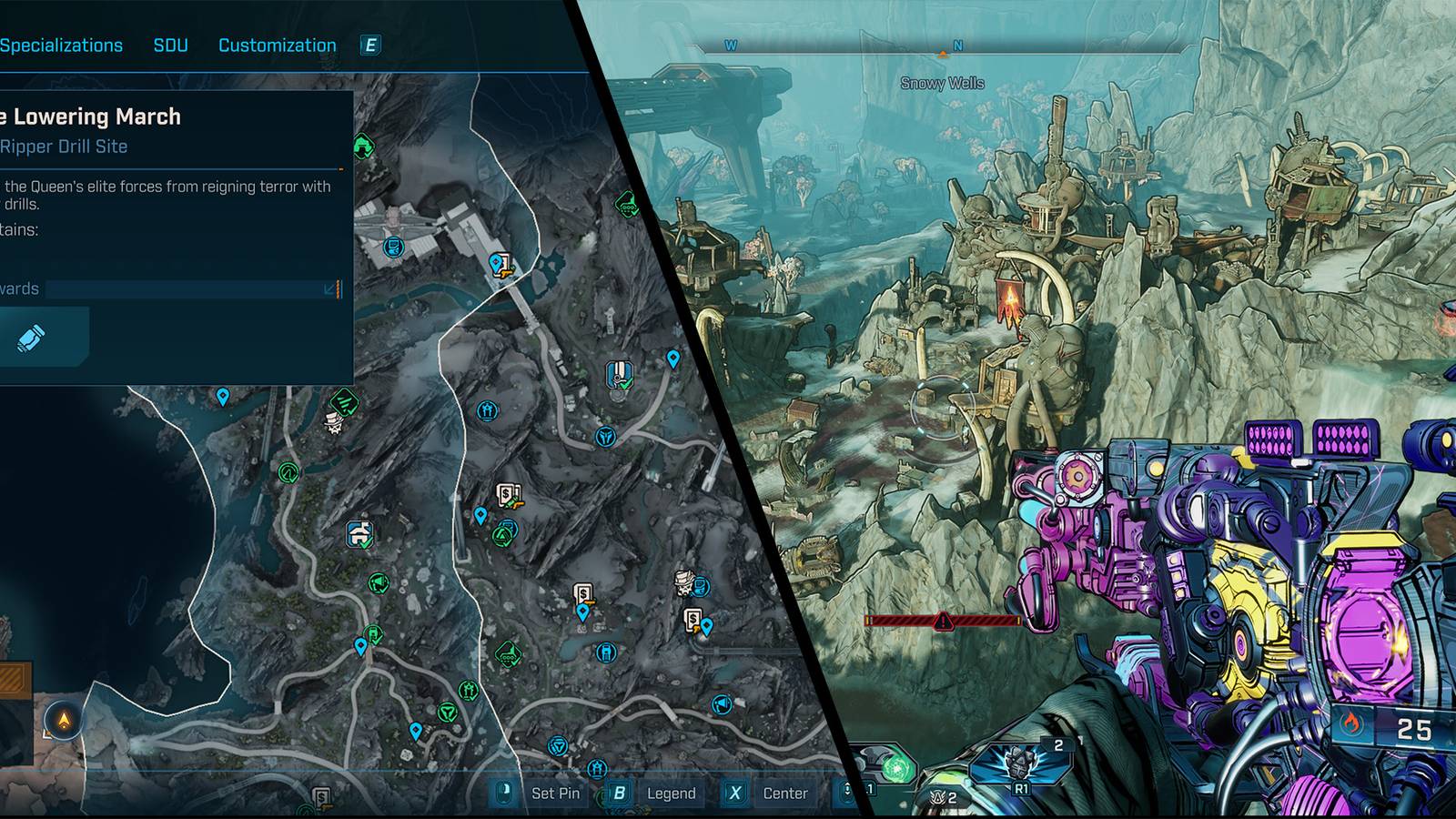Image resolution: width=1456 pixels, height=819 pixels.
Task: Select the blue megaphone map marker
Action: click(722, 704)
